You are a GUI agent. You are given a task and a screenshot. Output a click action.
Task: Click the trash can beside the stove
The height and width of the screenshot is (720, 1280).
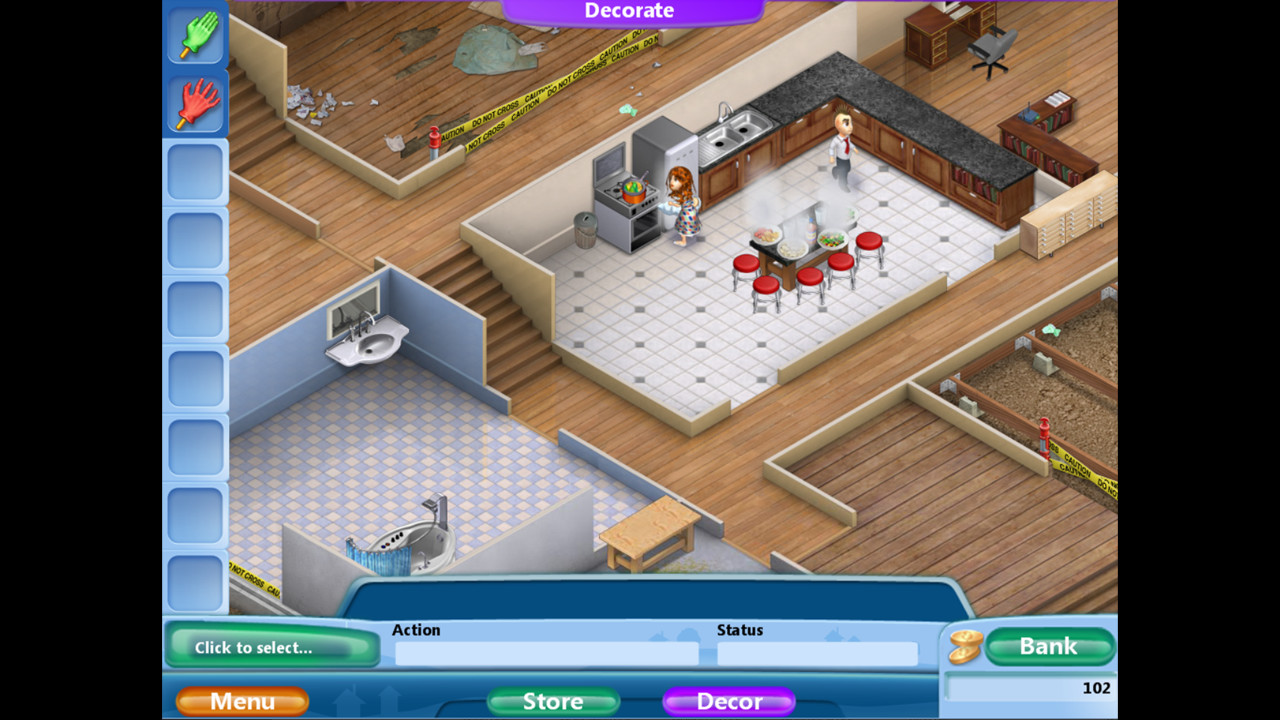[x=586, y=230]
